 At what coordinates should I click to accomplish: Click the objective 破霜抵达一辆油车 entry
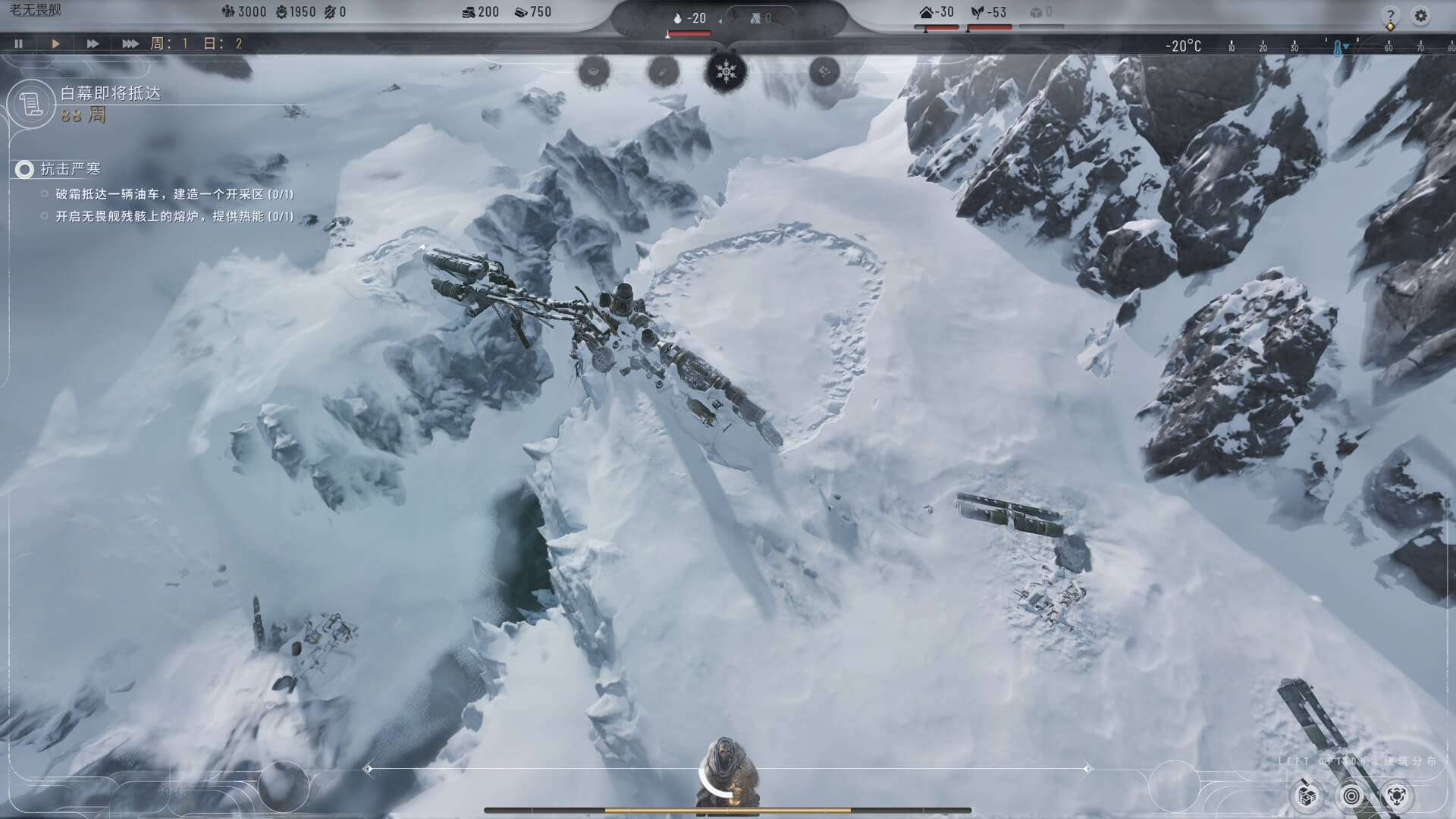174,193
